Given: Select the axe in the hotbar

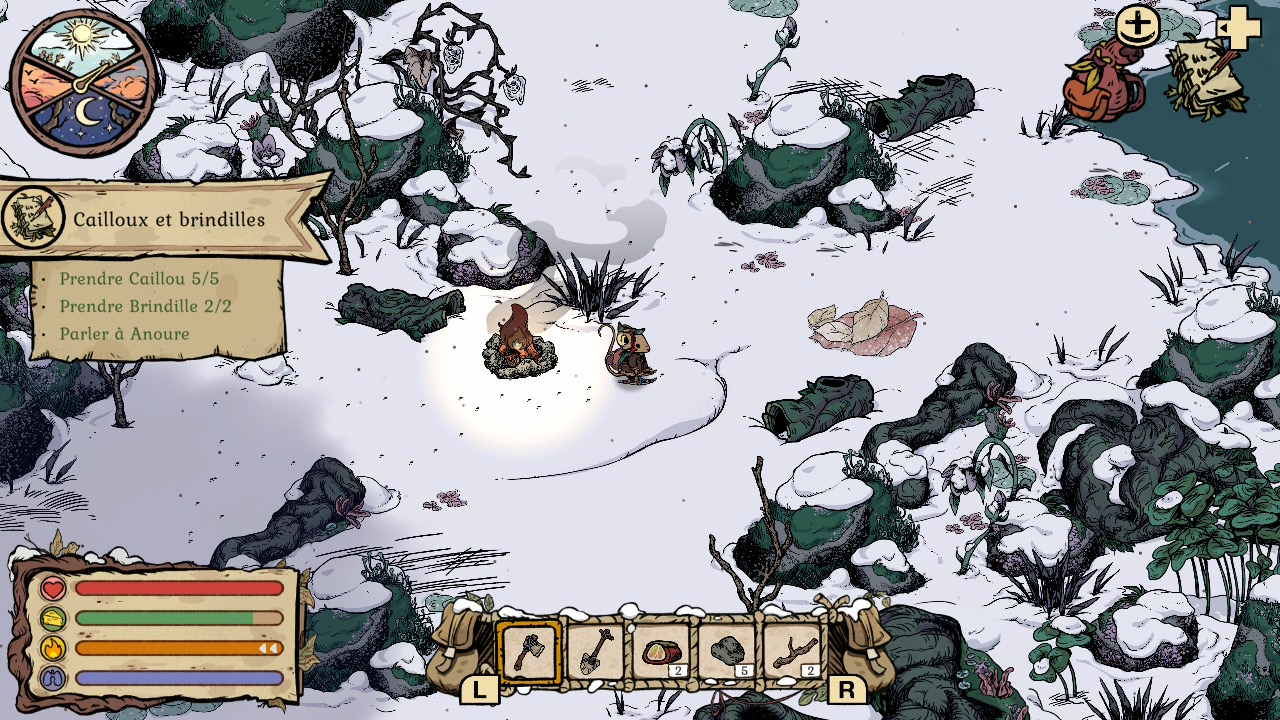Looking at the screenshot, I should pos(529,653).
